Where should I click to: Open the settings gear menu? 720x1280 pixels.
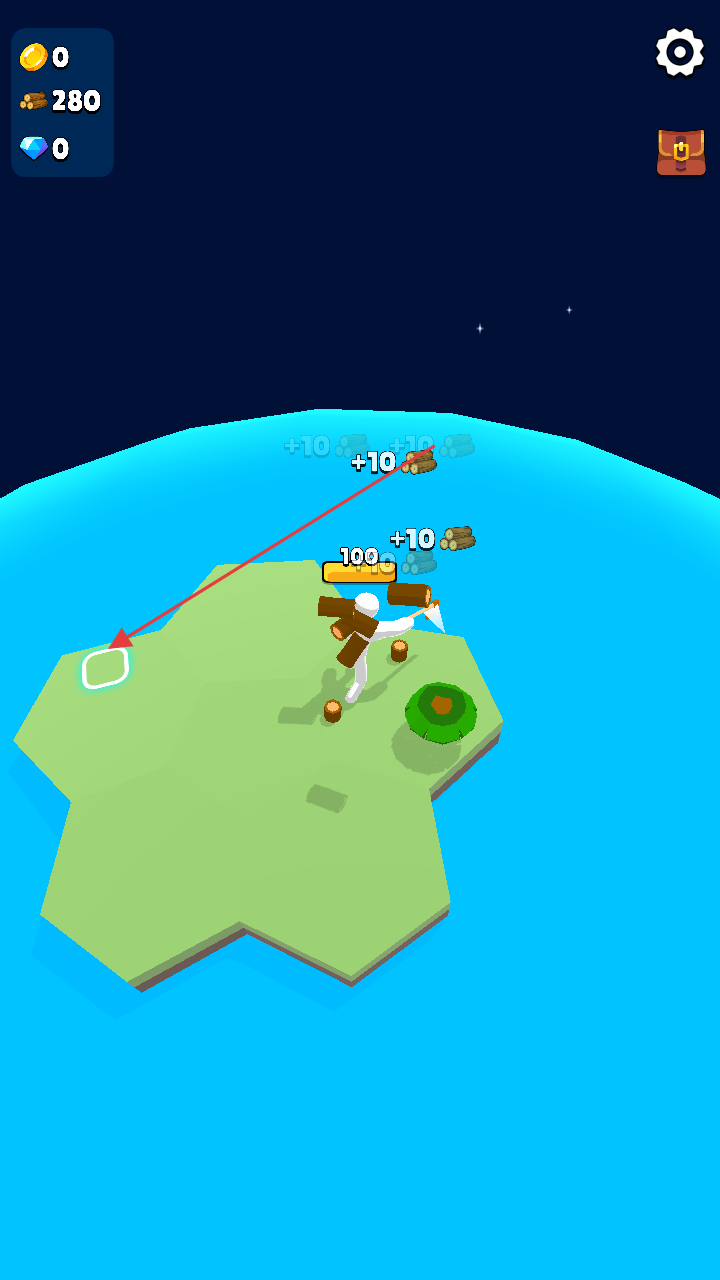coord(680,52)
